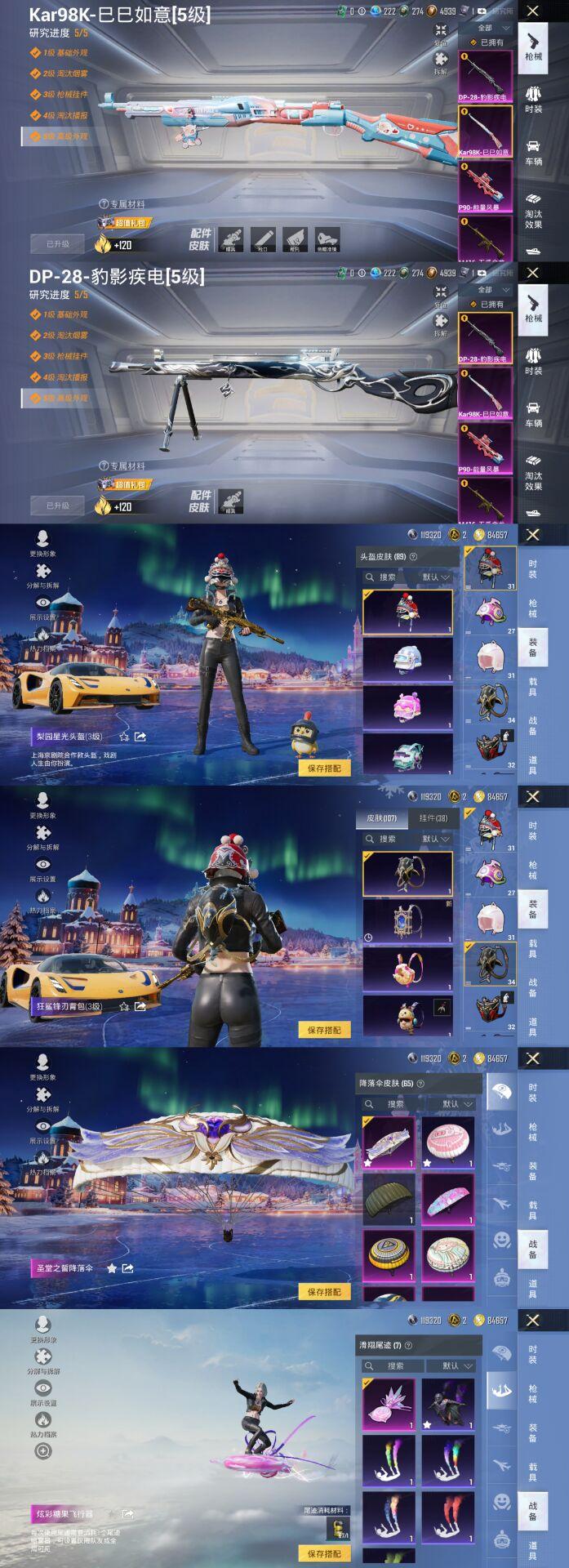The width and height of the screenshot is (569, 1568).
Task: Select the rabbit backpack skin
Action: (x=407, y=969)
